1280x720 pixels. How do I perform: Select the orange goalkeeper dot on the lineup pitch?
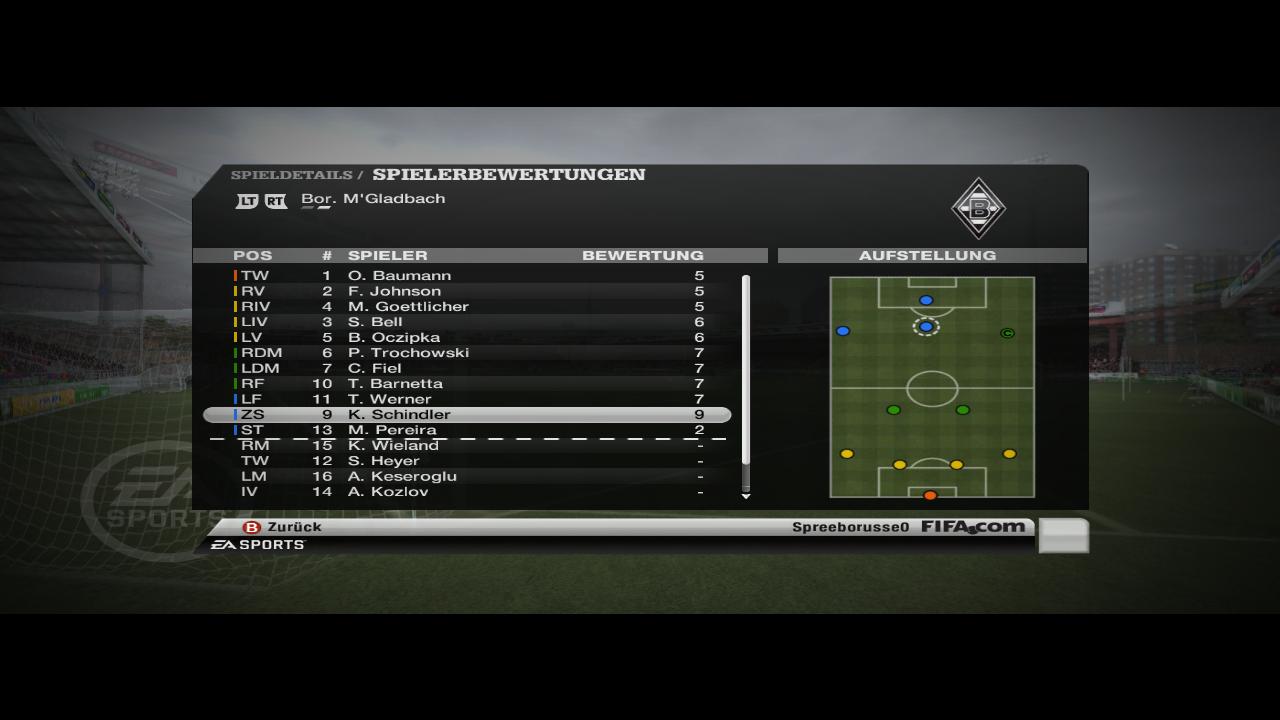pos(930,495)
